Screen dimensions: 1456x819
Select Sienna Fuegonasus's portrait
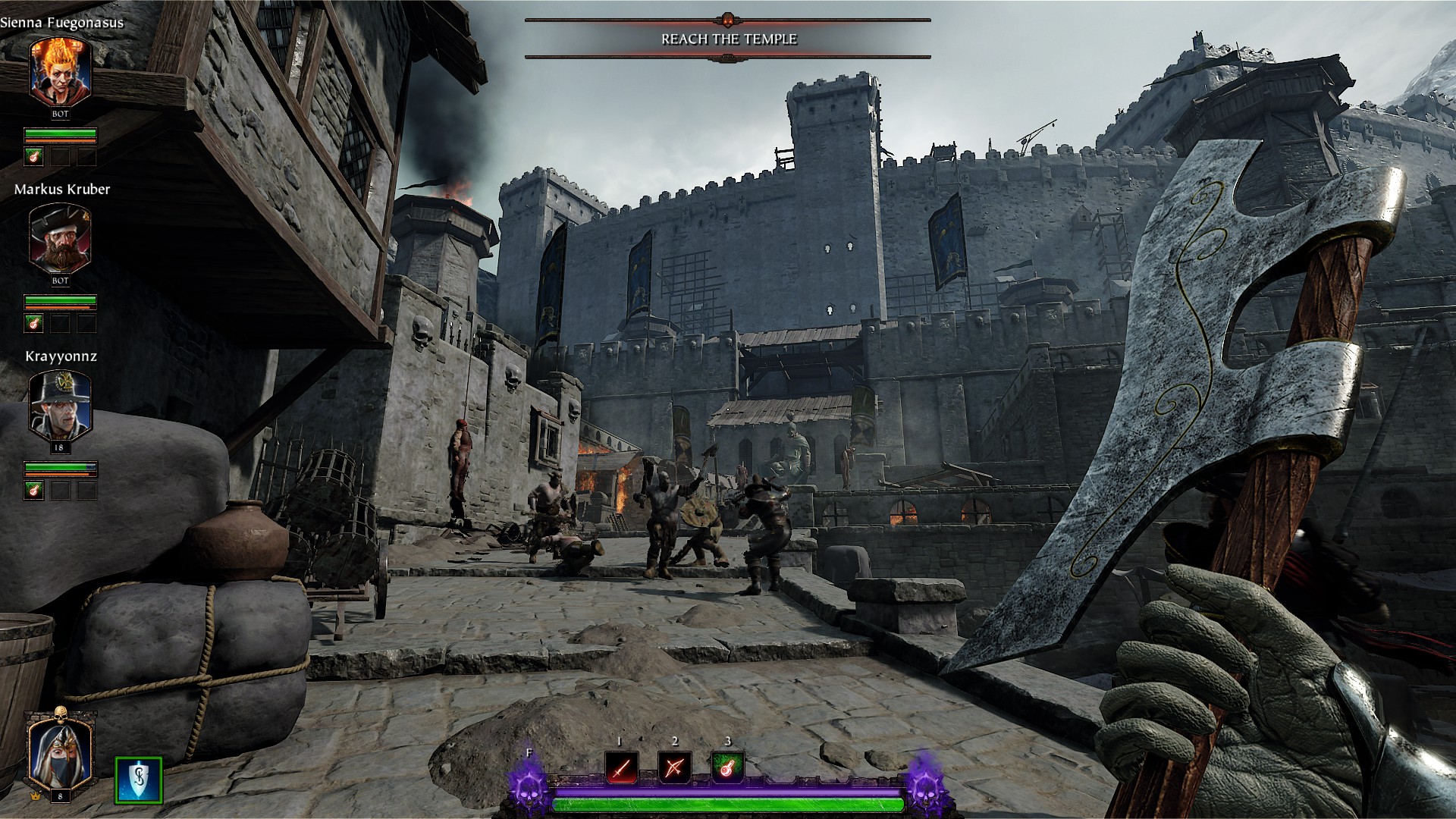tap(61, 72)
